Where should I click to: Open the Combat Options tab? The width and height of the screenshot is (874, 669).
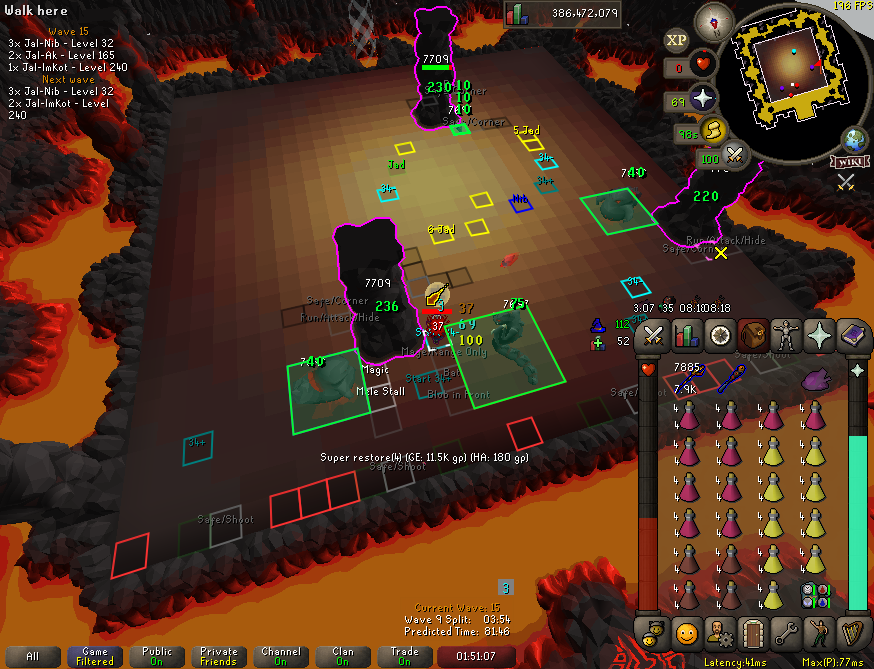pyautogui.click(x=654, y=337)
